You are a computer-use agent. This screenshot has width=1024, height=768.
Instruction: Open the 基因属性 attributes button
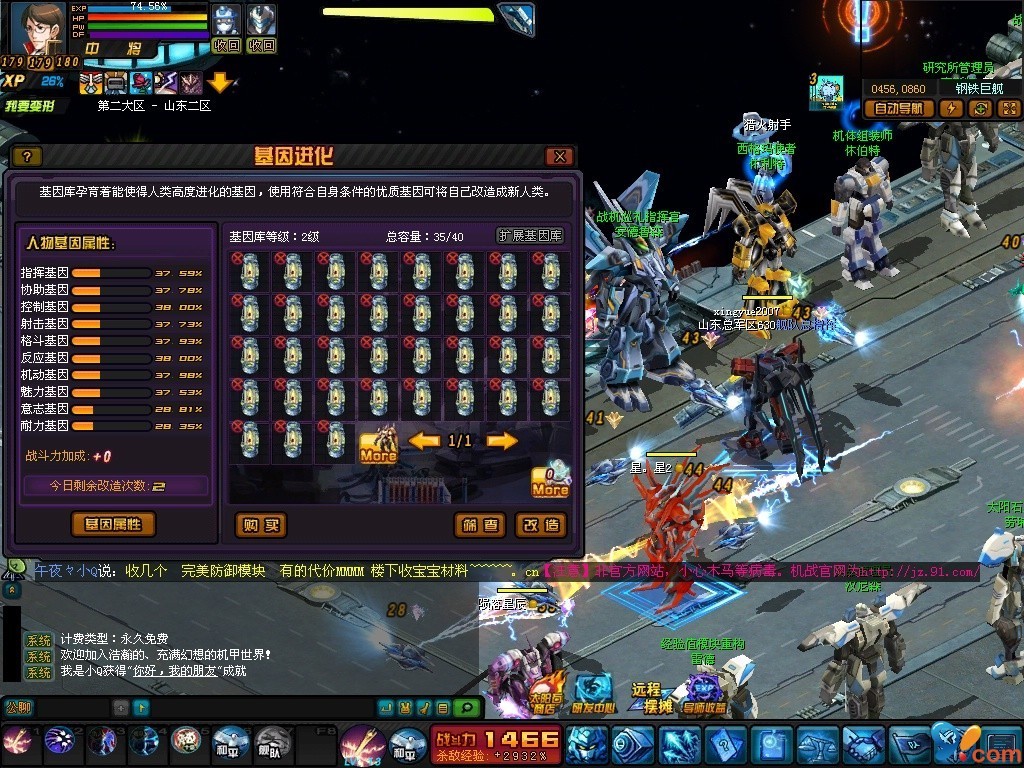113,524
